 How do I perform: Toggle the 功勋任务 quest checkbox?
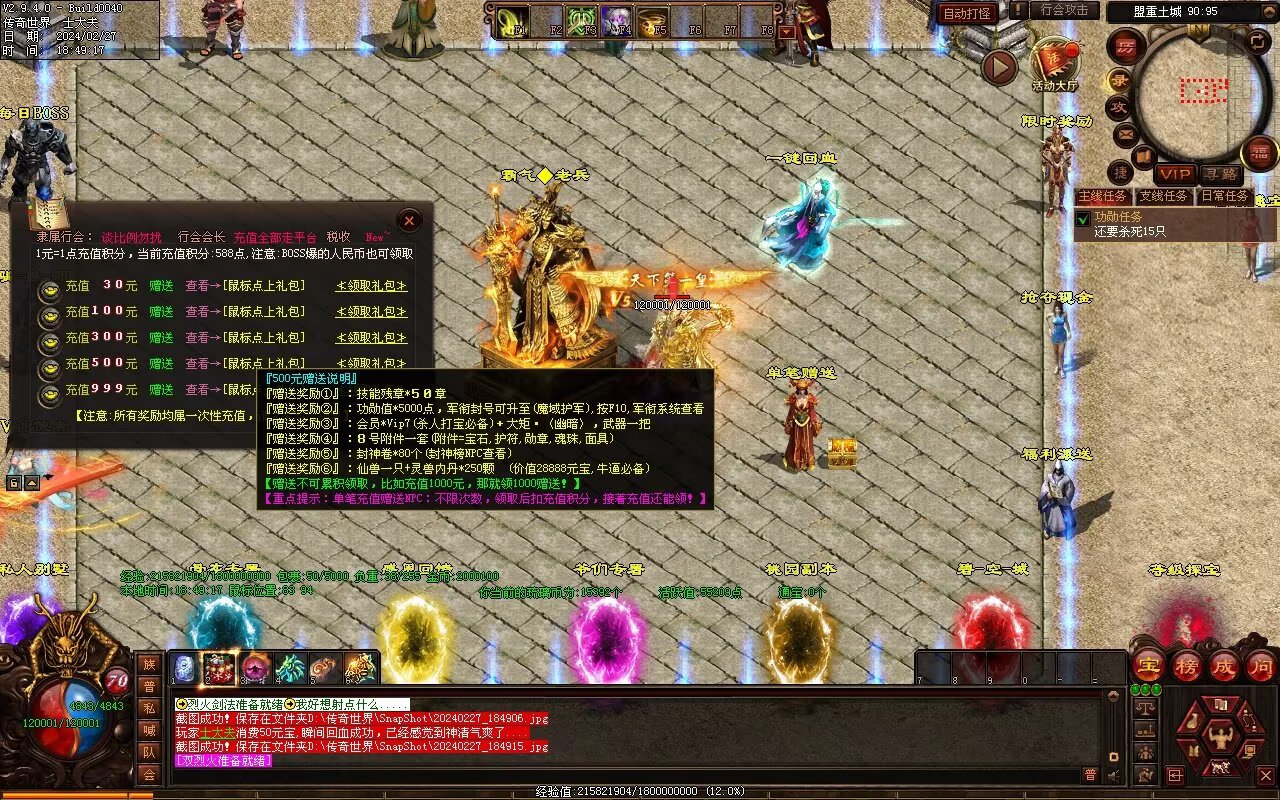[1083, 218]
